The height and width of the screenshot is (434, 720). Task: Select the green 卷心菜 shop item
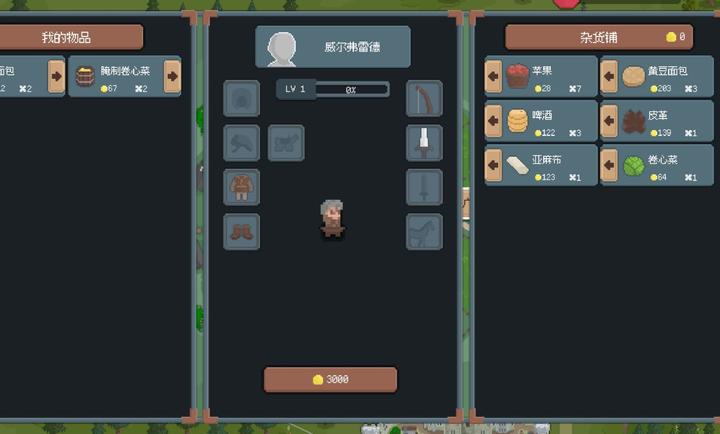click(x=633, y=165)
